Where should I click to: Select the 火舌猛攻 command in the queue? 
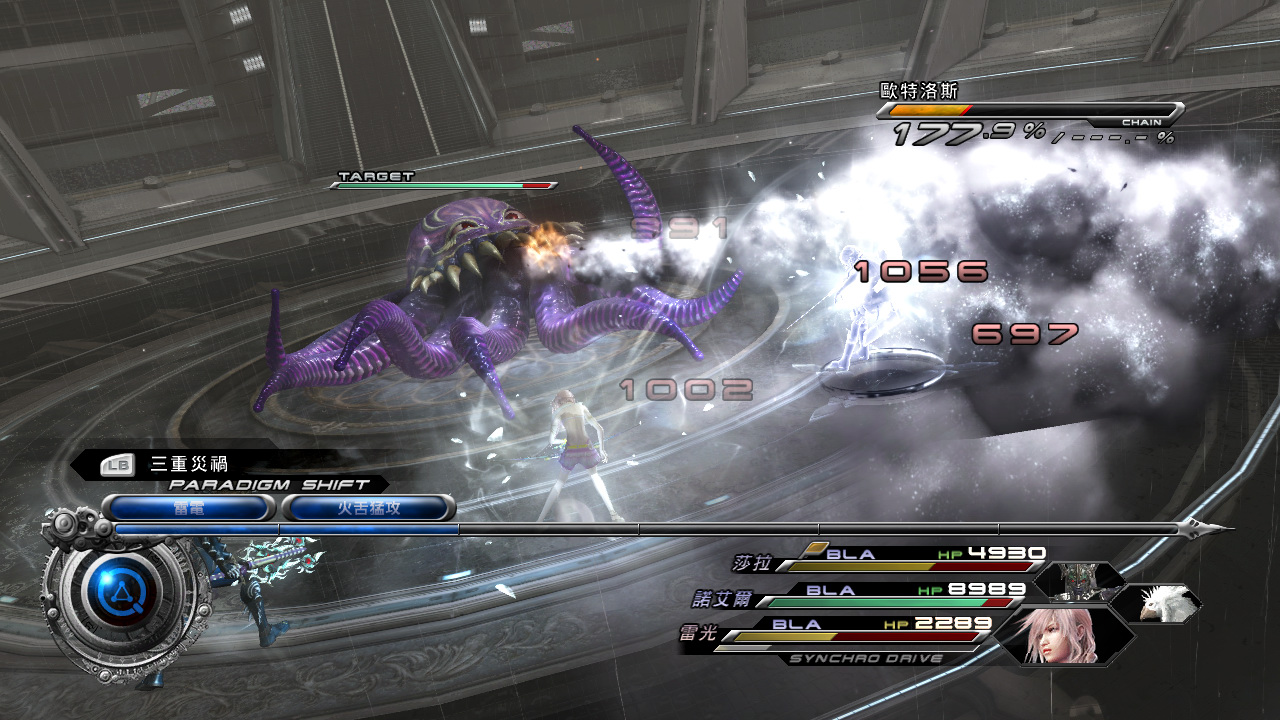click(x=368, y=508)
